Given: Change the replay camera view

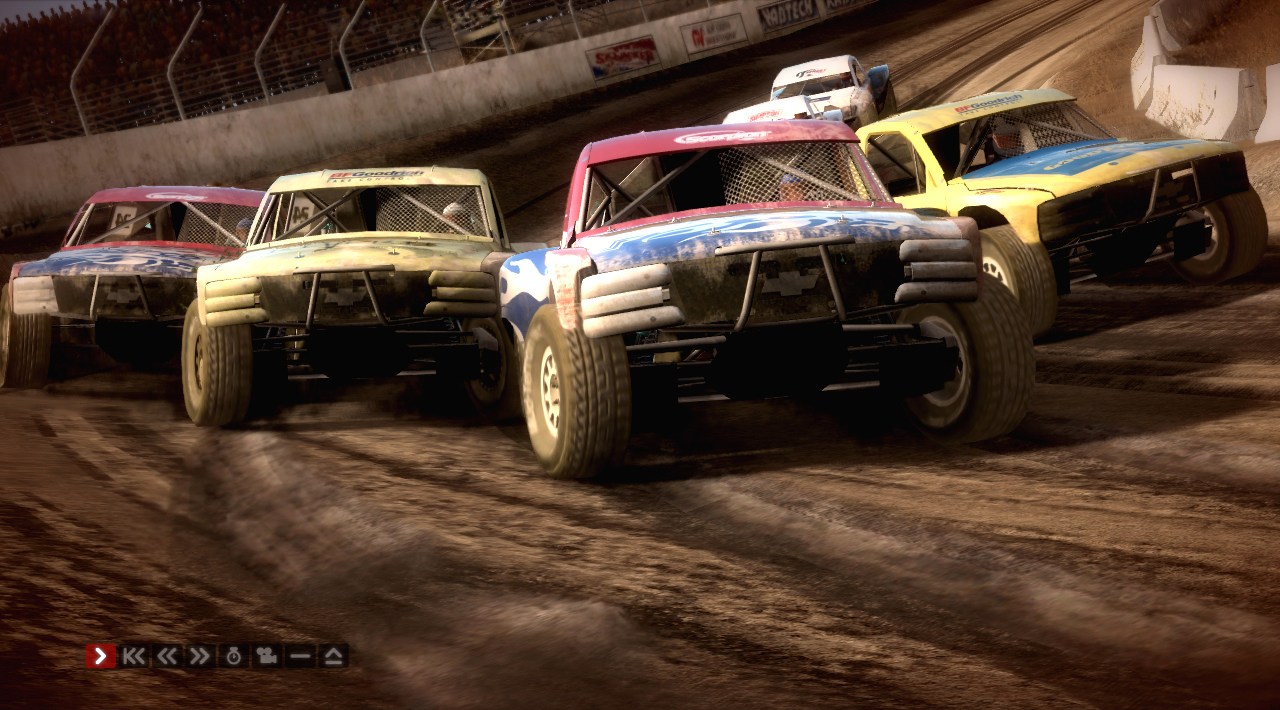Looking at the screenshot, I should pos(266,656).
